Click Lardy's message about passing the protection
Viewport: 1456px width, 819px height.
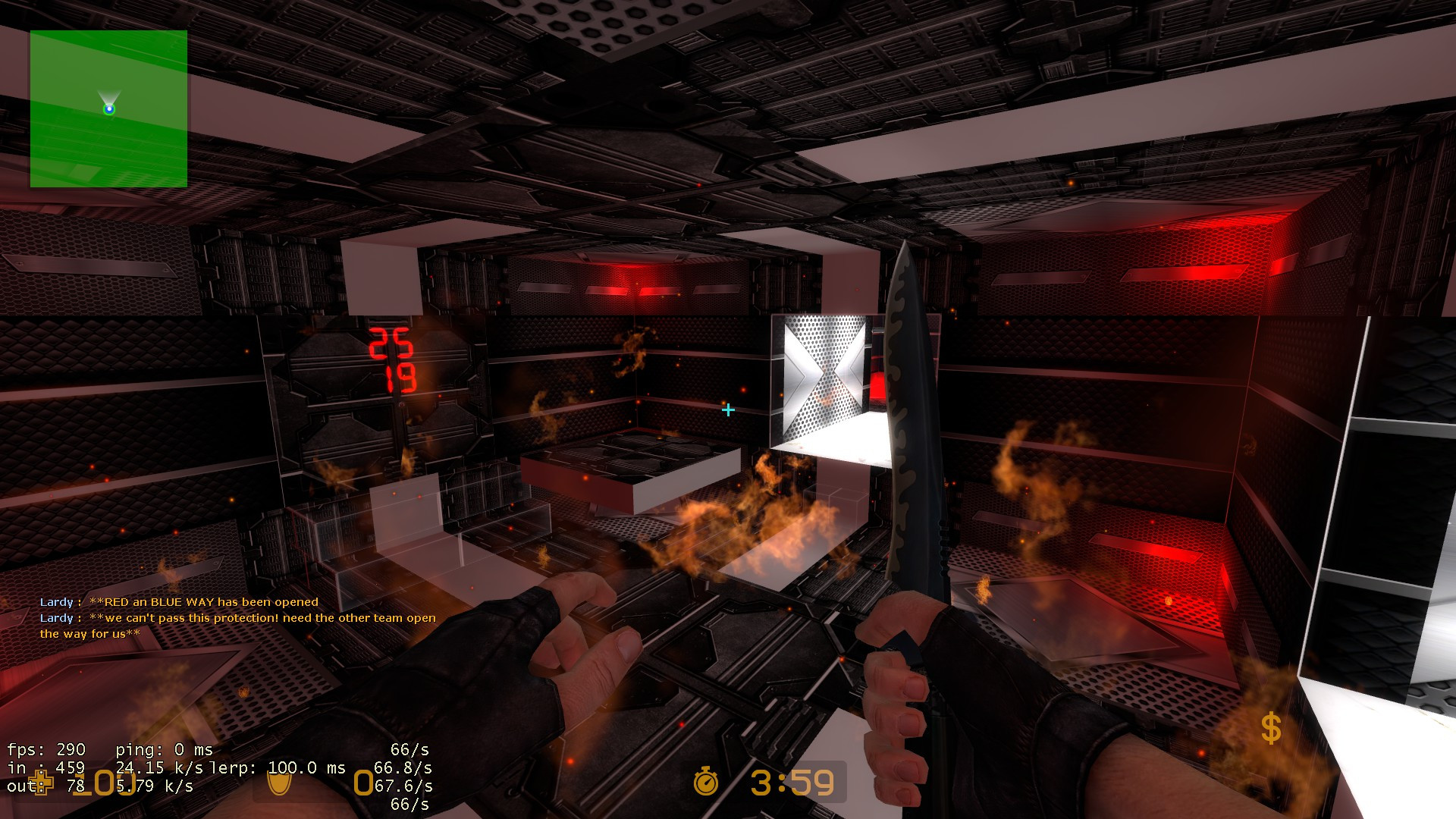tap(235, 618)
